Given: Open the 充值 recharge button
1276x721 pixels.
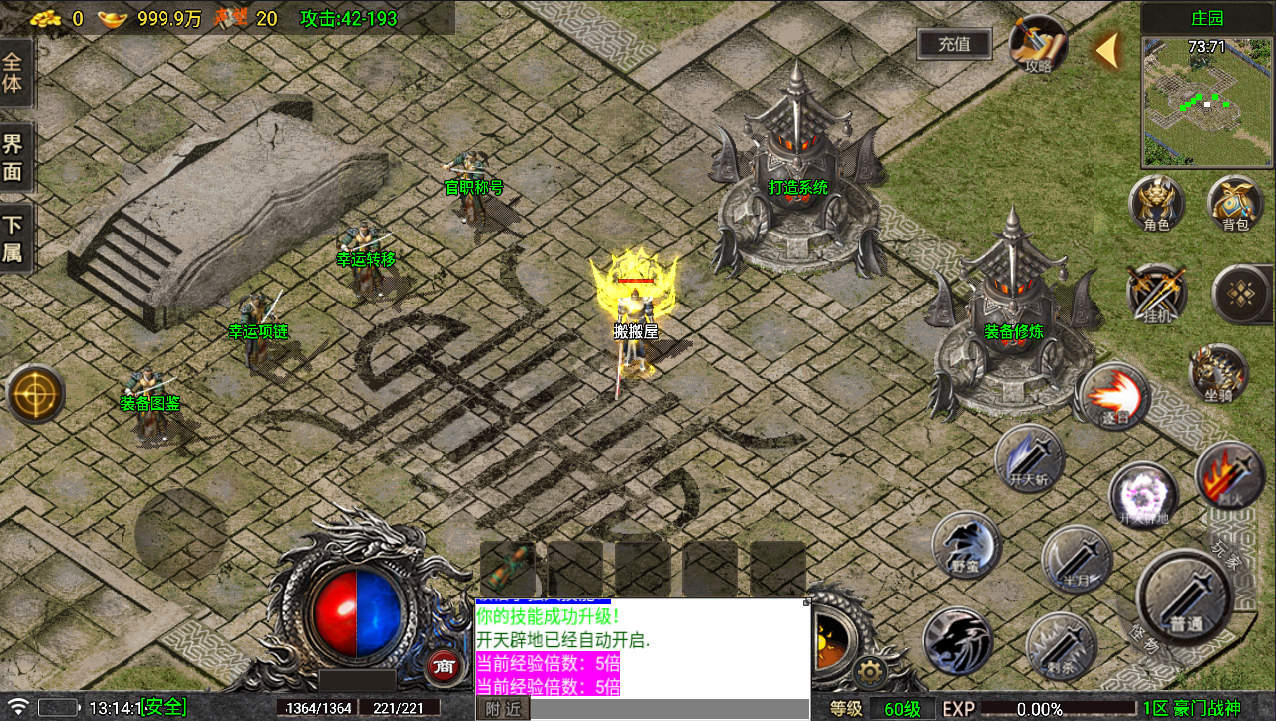Looking at the screenshot, I should [x=954, y=44].
